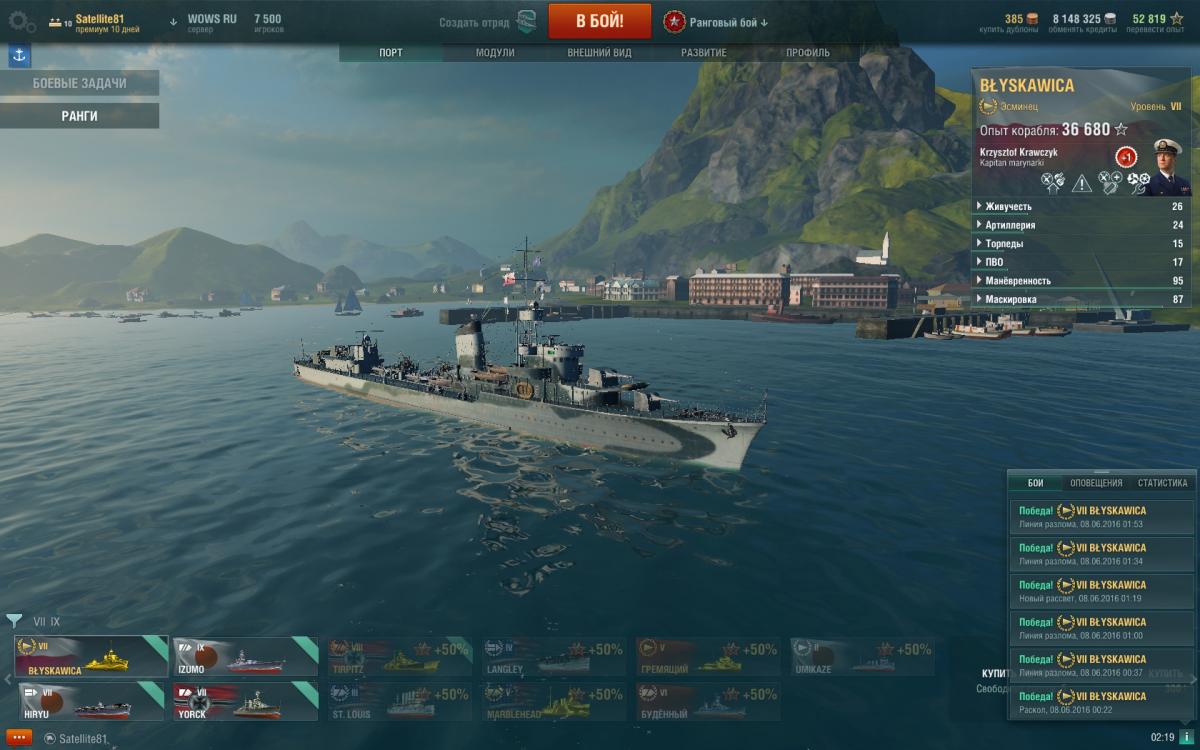
Task: Open commander Krzysztof Krawczyk portrait
Action: tap(1166, 167)
